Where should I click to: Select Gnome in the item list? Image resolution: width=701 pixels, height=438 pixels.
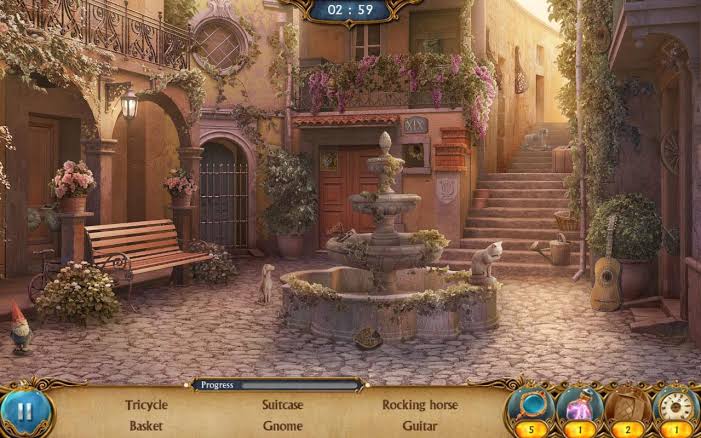point(282,425)
